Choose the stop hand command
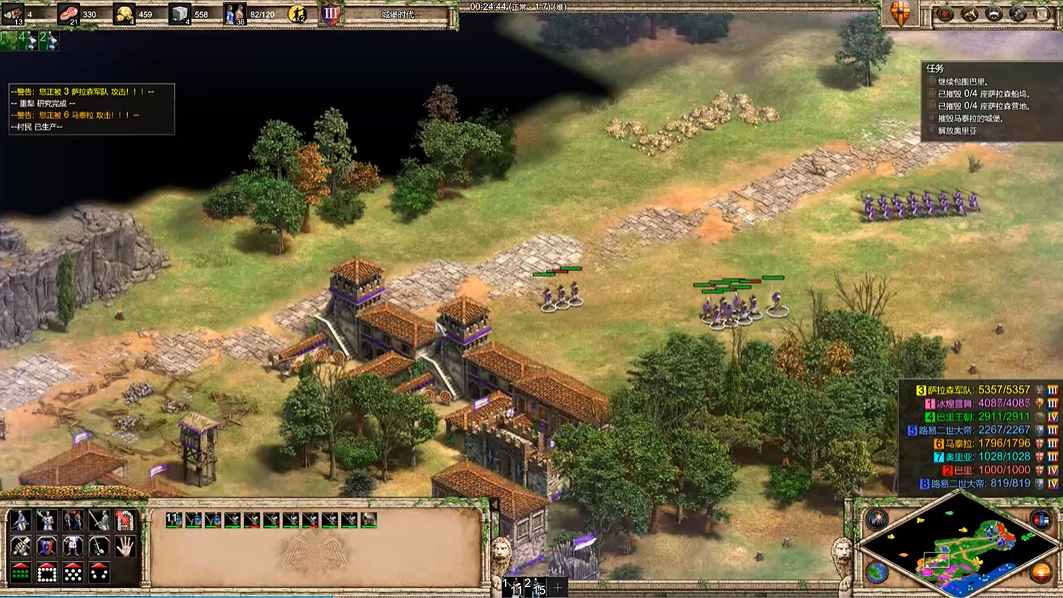The width and height of the screenshot is (1063, 598). [x=125, y=547]
